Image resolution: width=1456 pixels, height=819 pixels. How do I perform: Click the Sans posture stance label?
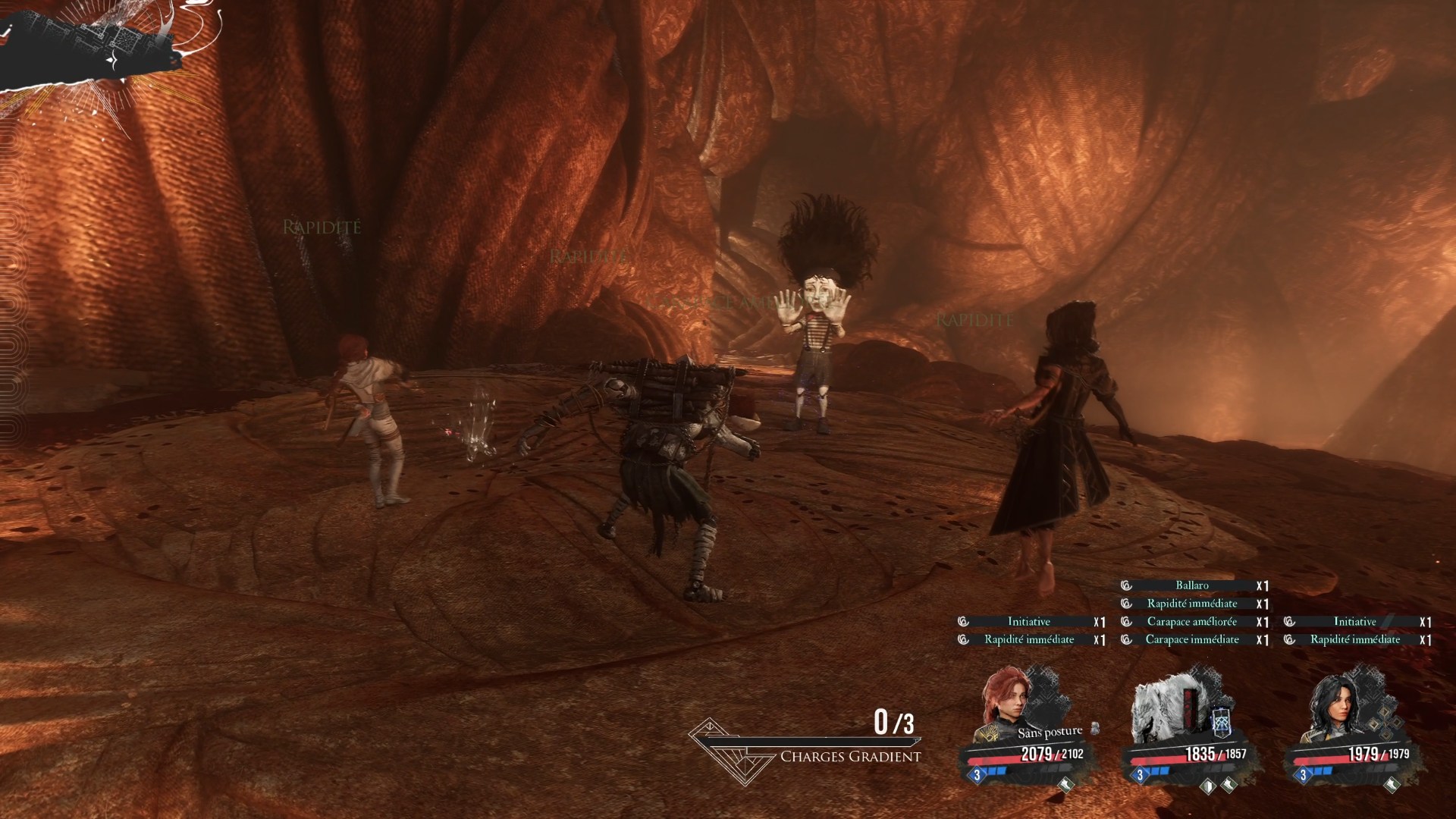(1050, 733)
